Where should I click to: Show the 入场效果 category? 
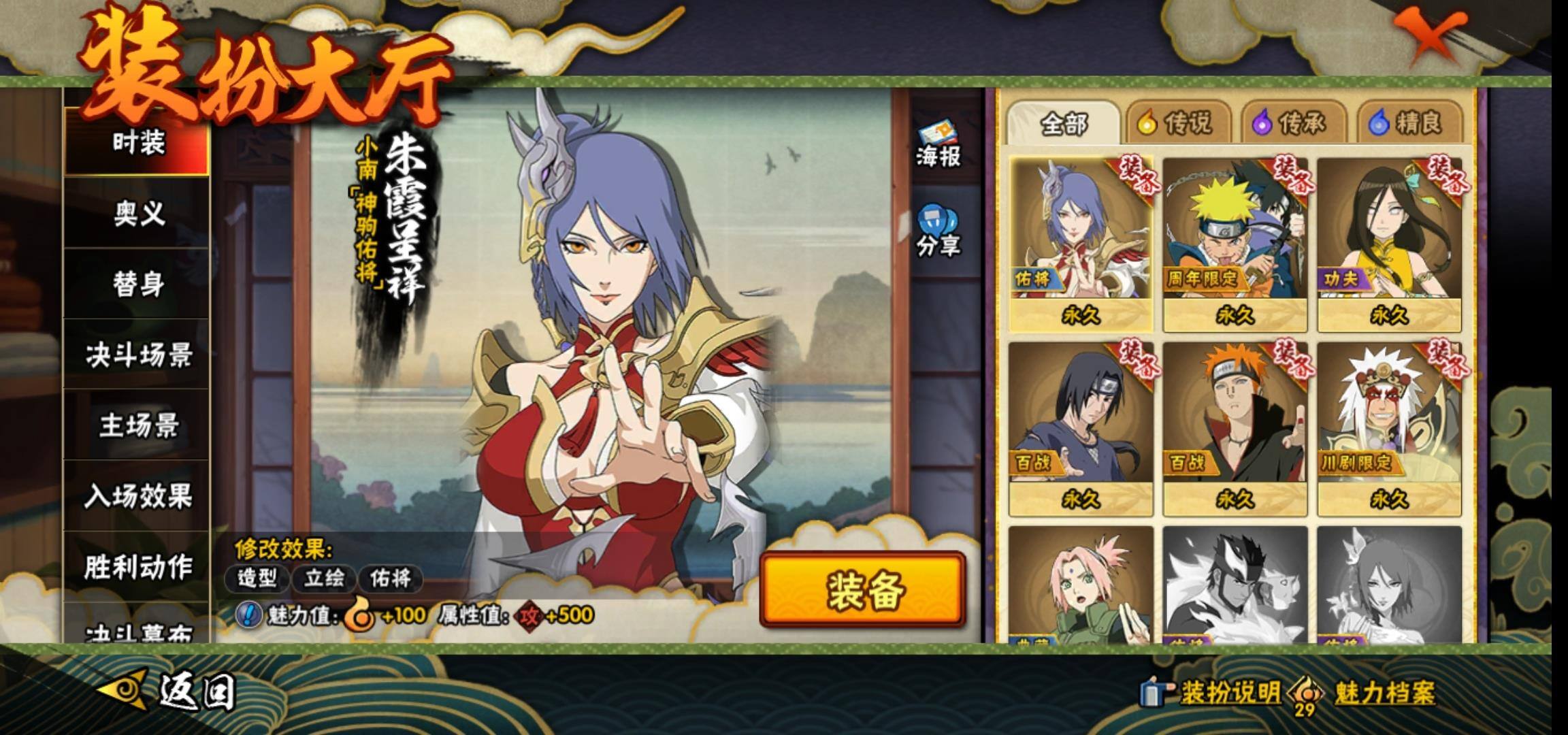click(x=137, y=497)
